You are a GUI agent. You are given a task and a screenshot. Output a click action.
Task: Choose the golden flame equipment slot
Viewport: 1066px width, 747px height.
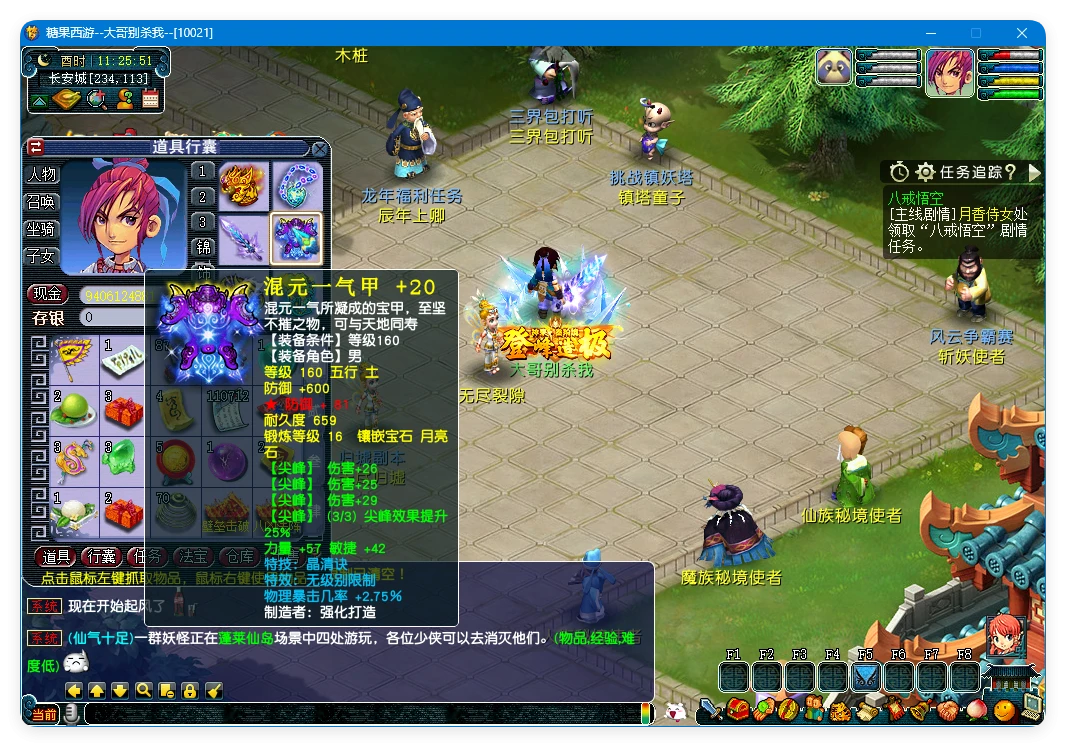point(244,187)
